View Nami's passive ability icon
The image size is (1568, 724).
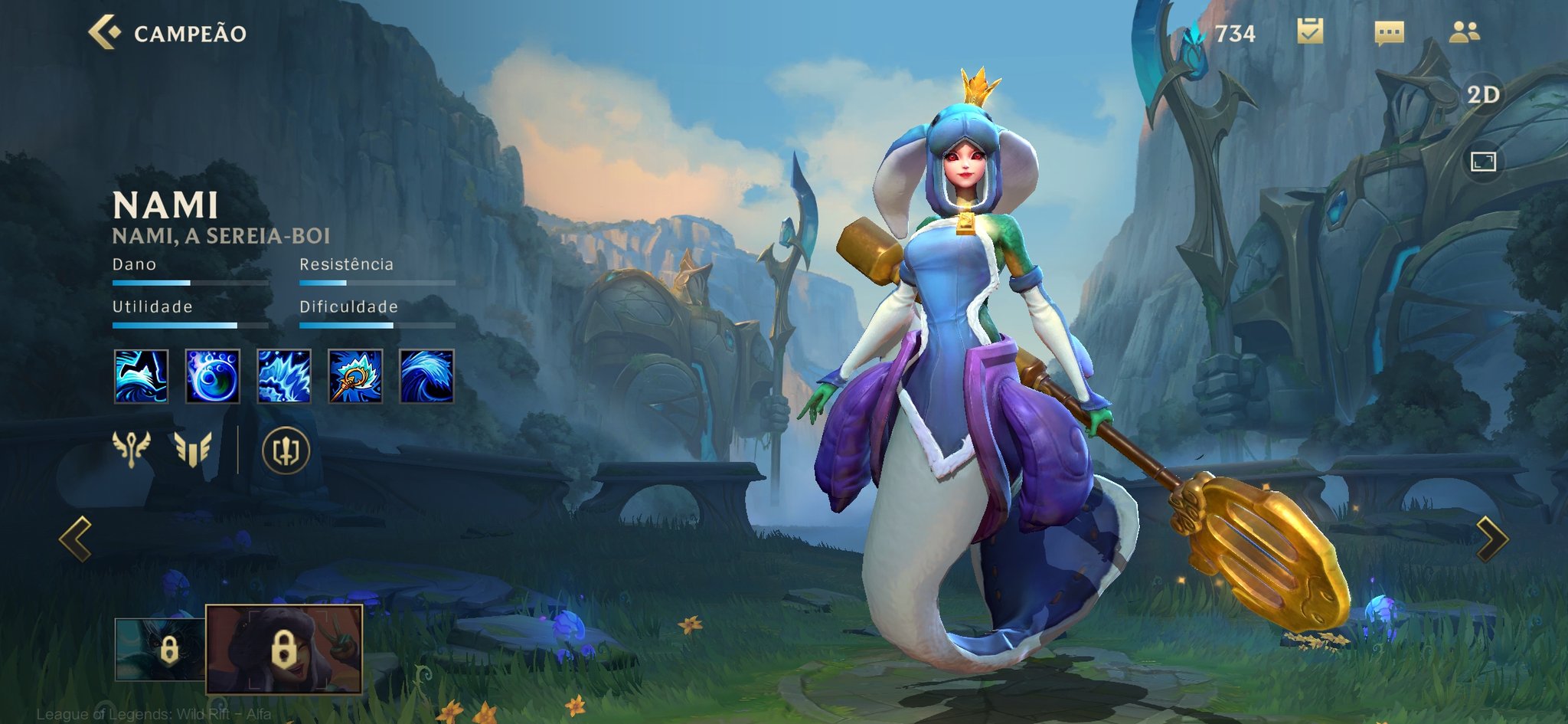[x=141, y=376]
